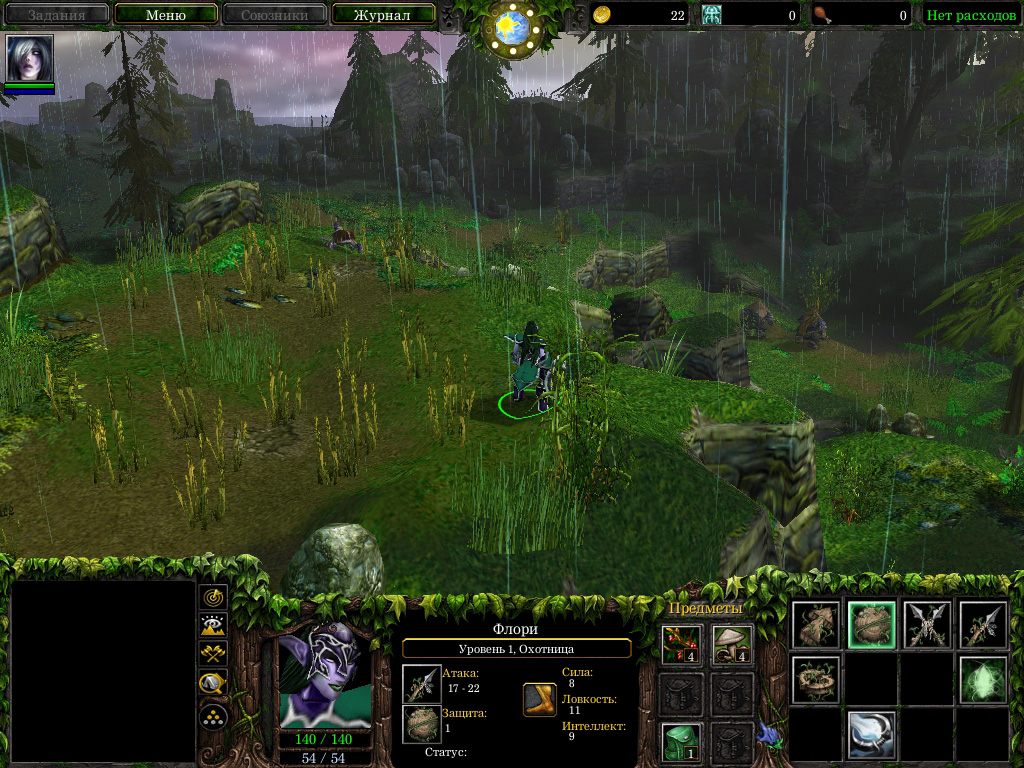Toggle minimap terrain display eye button
Screen dimensions: 1024x768
coord(213,626)
